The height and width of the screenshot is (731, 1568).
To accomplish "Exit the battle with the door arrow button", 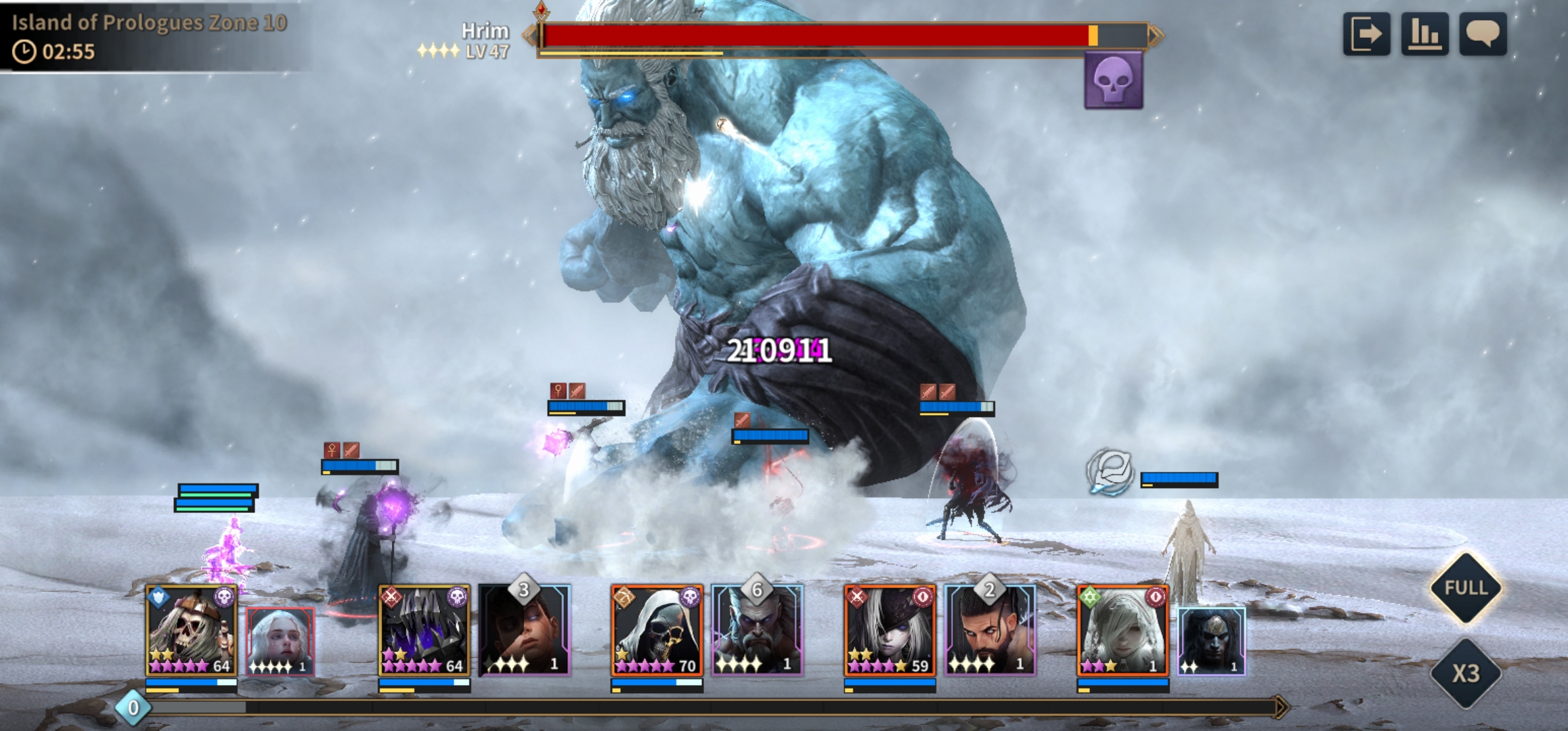I will coord(1366,34).
